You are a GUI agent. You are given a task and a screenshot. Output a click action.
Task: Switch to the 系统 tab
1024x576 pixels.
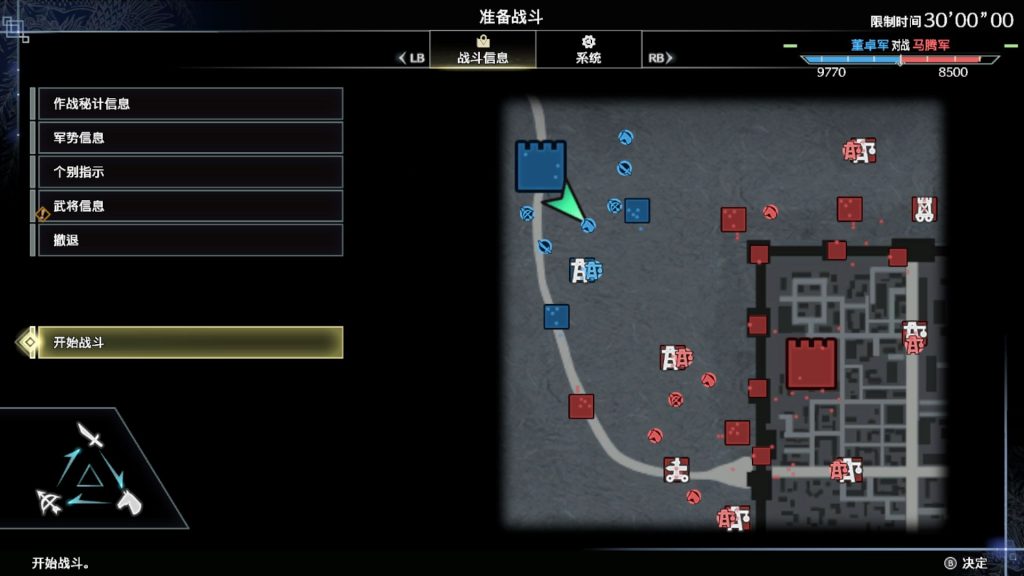coord(588,50)
